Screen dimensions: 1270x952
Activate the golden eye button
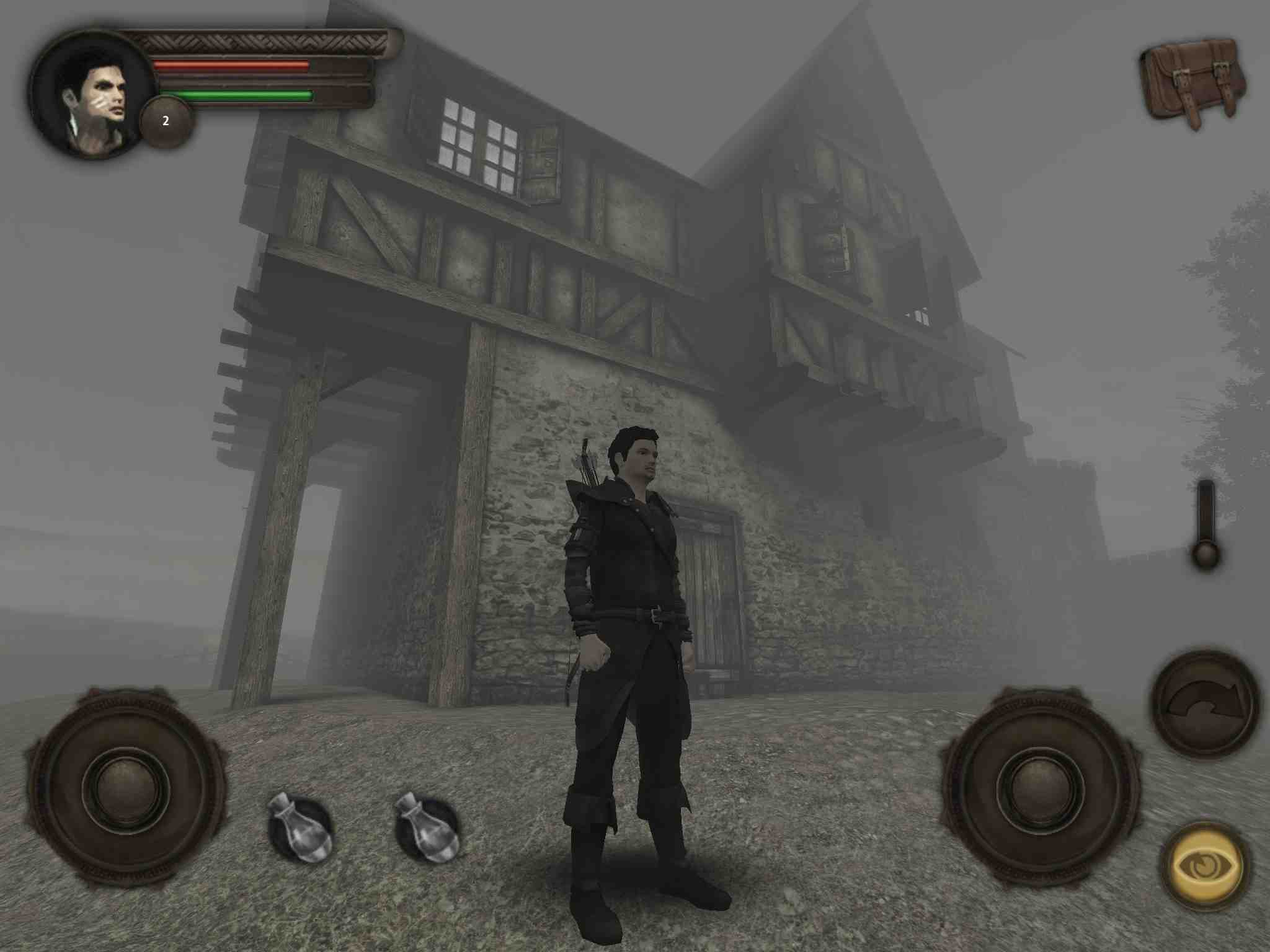click(x=1203, y=865)
